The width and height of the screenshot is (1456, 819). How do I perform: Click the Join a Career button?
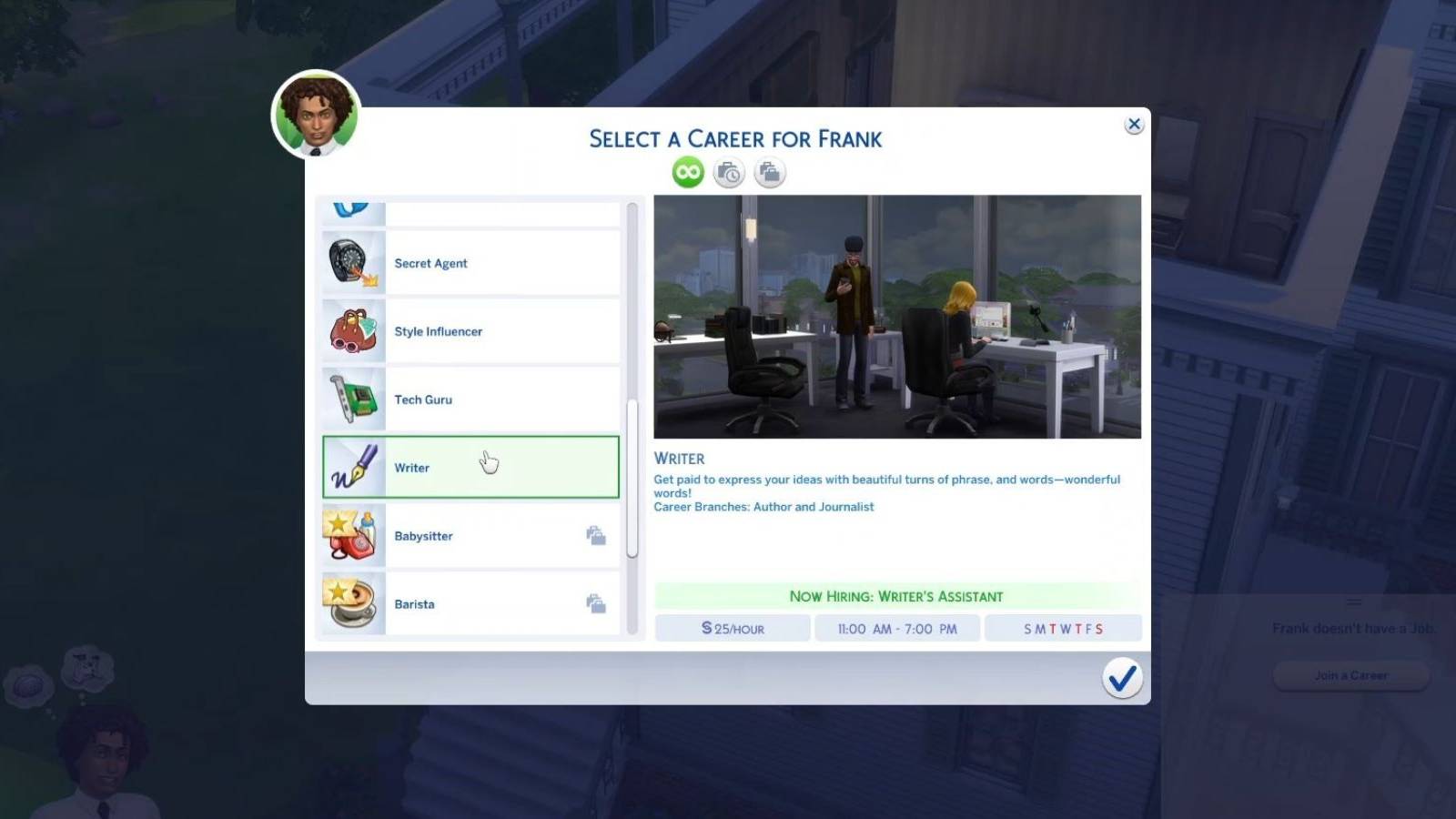[1350, 675]
